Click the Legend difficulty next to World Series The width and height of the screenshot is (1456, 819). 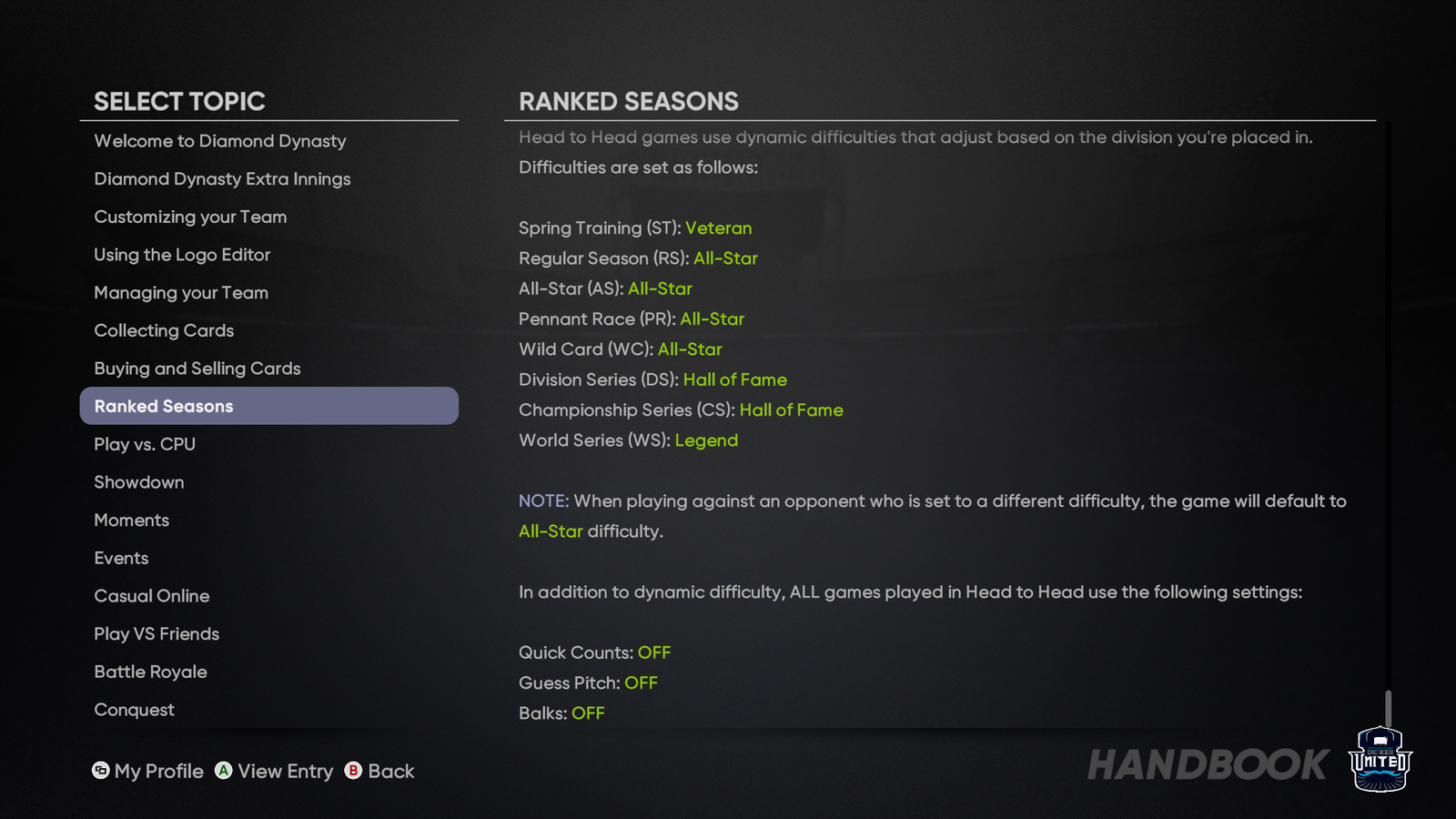click(x=707, y=440)
